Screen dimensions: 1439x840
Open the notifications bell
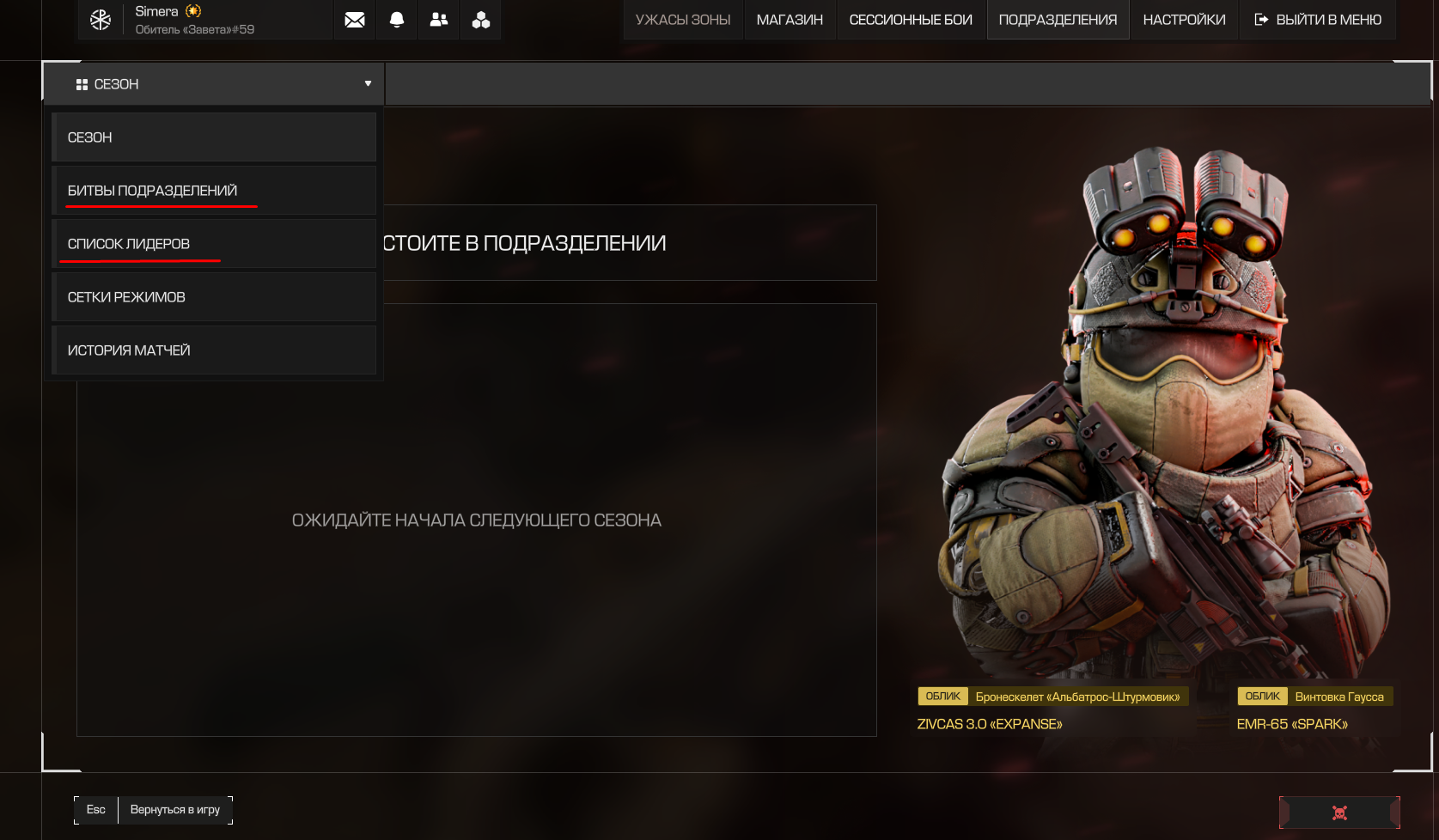point(397,20)
